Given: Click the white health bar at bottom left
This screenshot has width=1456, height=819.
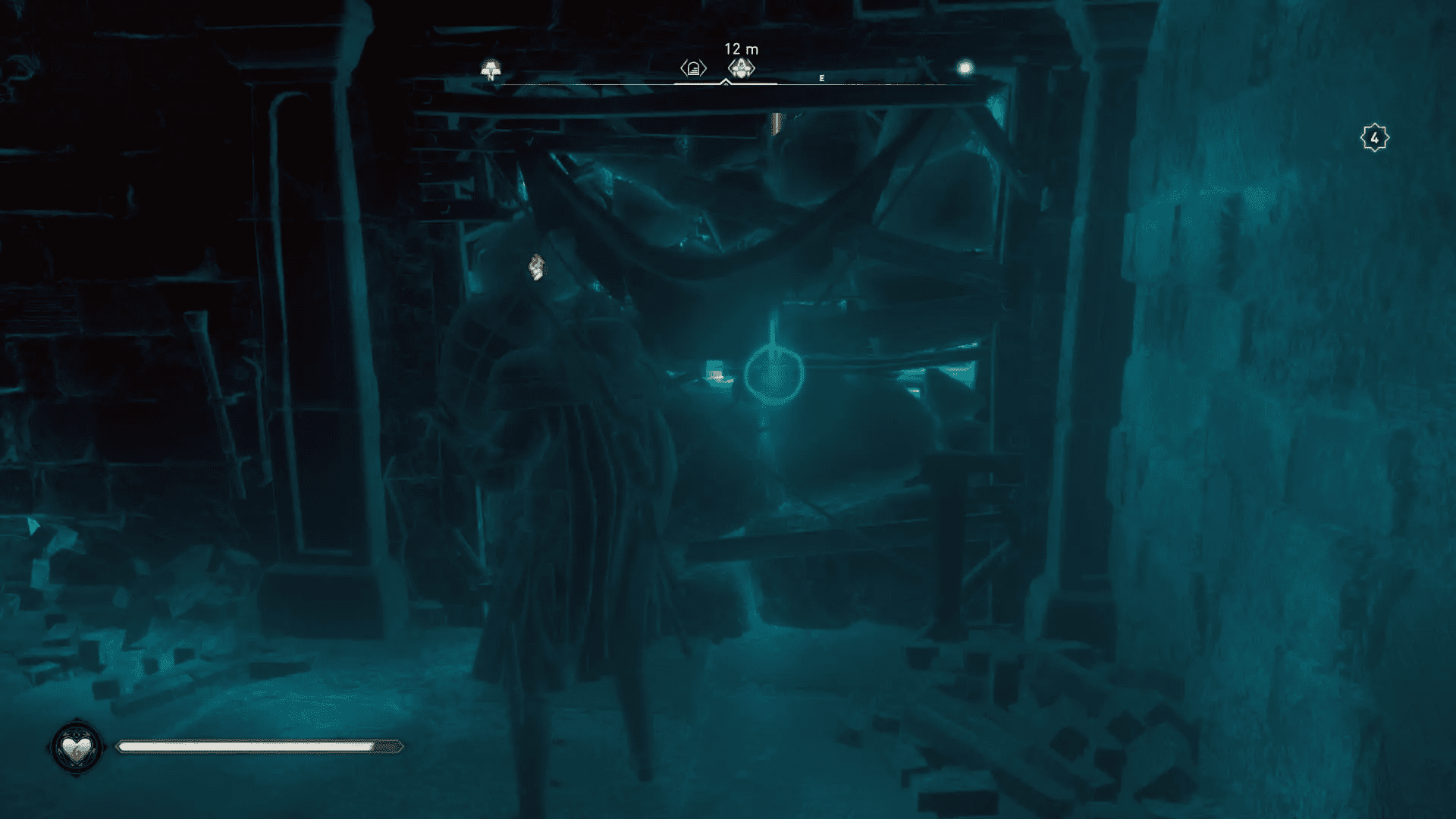Looking at the screenshot, I should pyautogui.click(x=258, y=747).
